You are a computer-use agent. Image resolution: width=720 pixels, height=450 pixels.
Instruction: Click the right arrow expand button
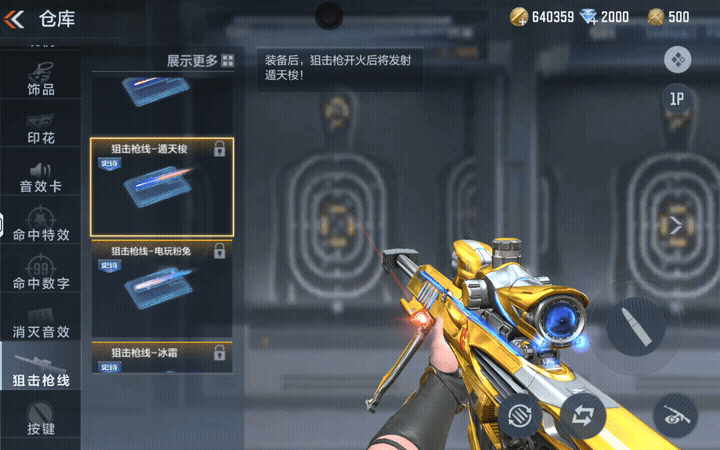tap(675, 226)
